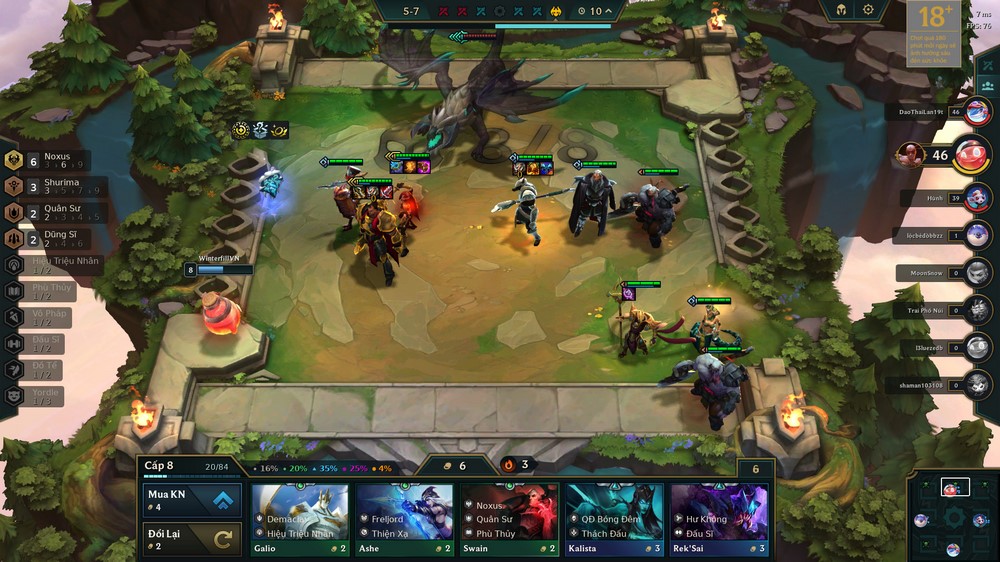This screenshot has height=562, width=1000.
Task: Open the gear settings menu
Action: 868,10
